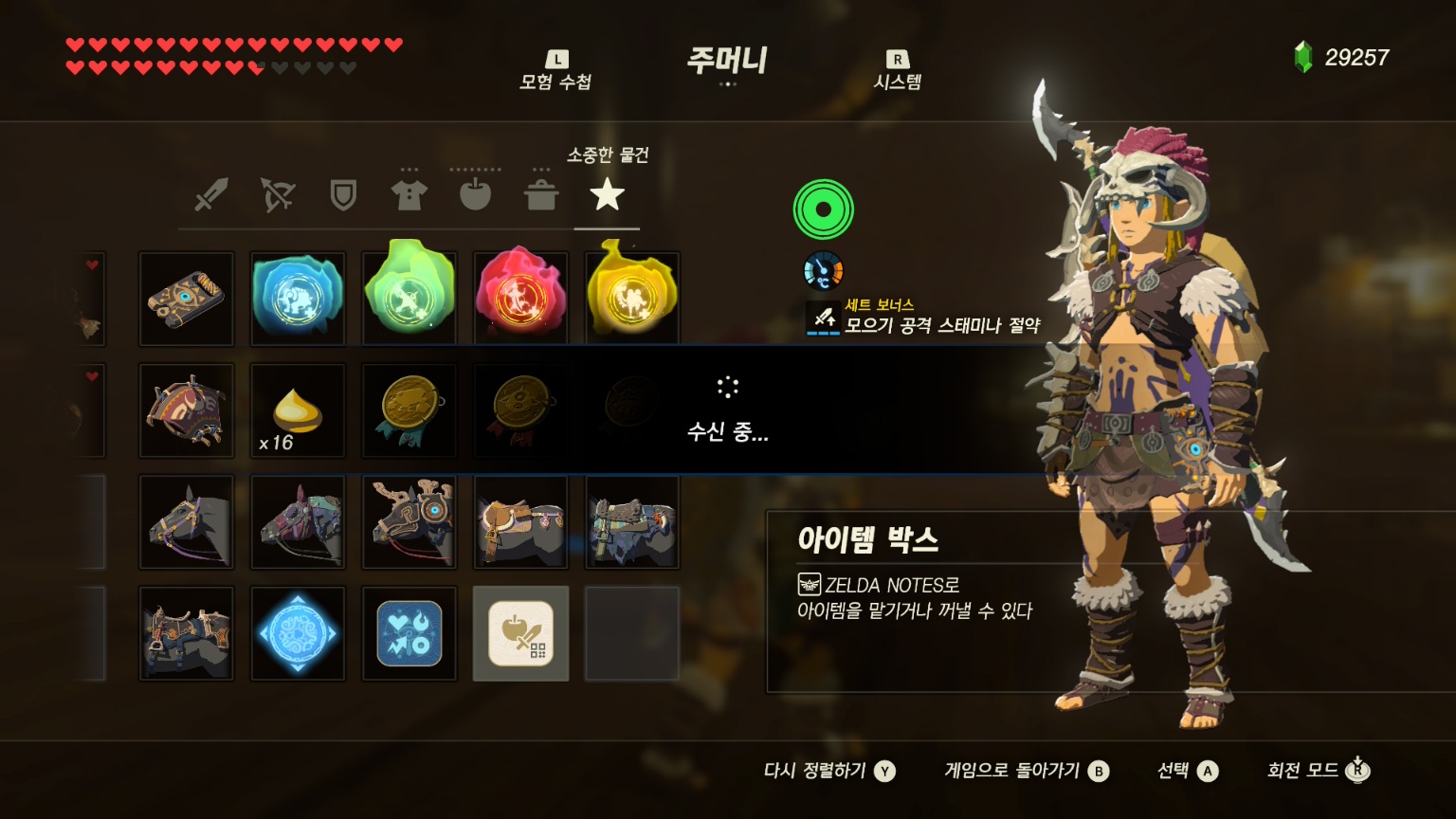Select the star key items tab
This screenshot has width=1456, height=819.
pyautogui.click(x=607, y=195)
